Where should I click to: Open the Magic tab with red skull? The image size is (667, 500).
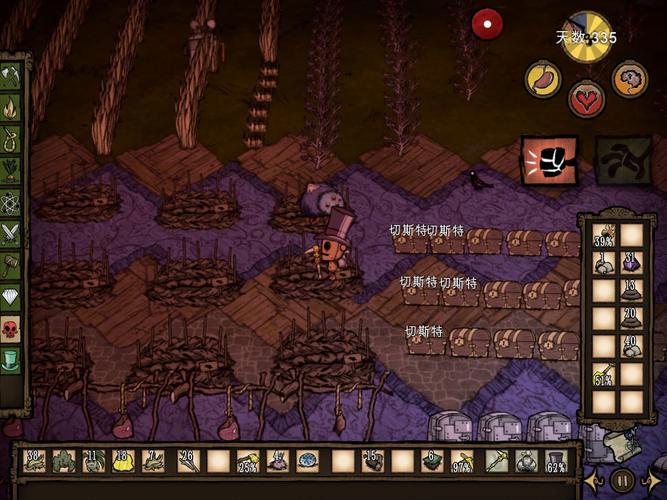click(x=11, y=329)
